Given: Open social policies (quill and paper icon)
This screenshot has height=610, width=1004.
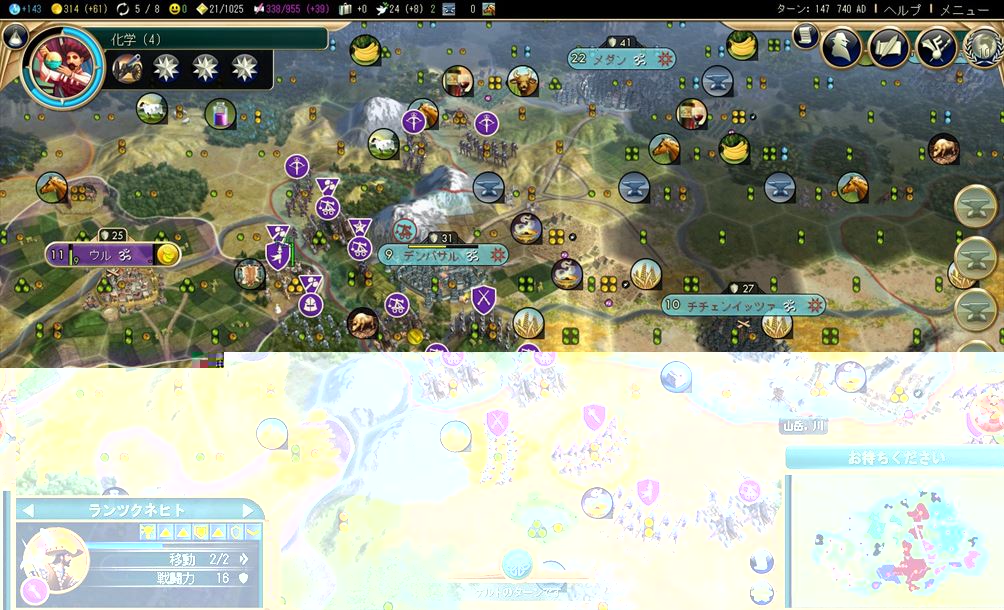Looking at the screenshot, I should (889, 48).
